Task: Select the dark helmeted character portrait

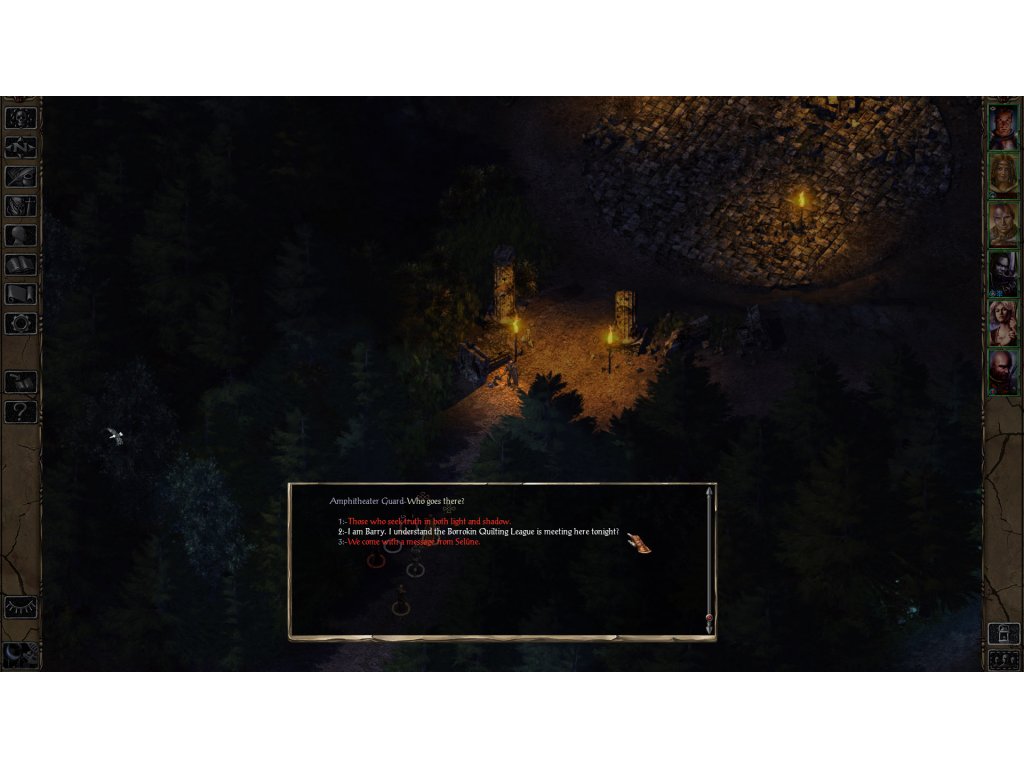Action: pos(1003,273)
